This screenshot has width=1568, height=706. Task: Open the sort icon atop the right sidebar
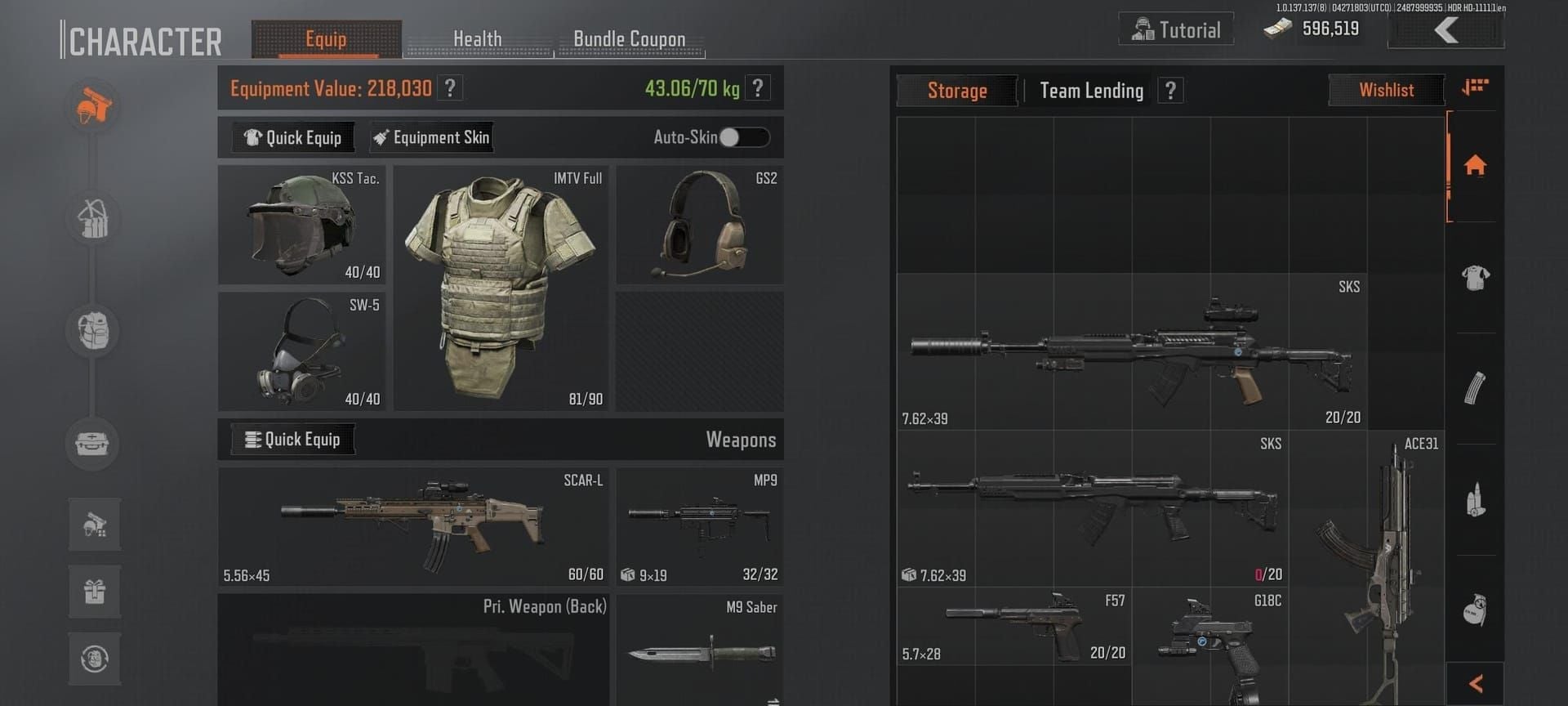click(1475, 85)
